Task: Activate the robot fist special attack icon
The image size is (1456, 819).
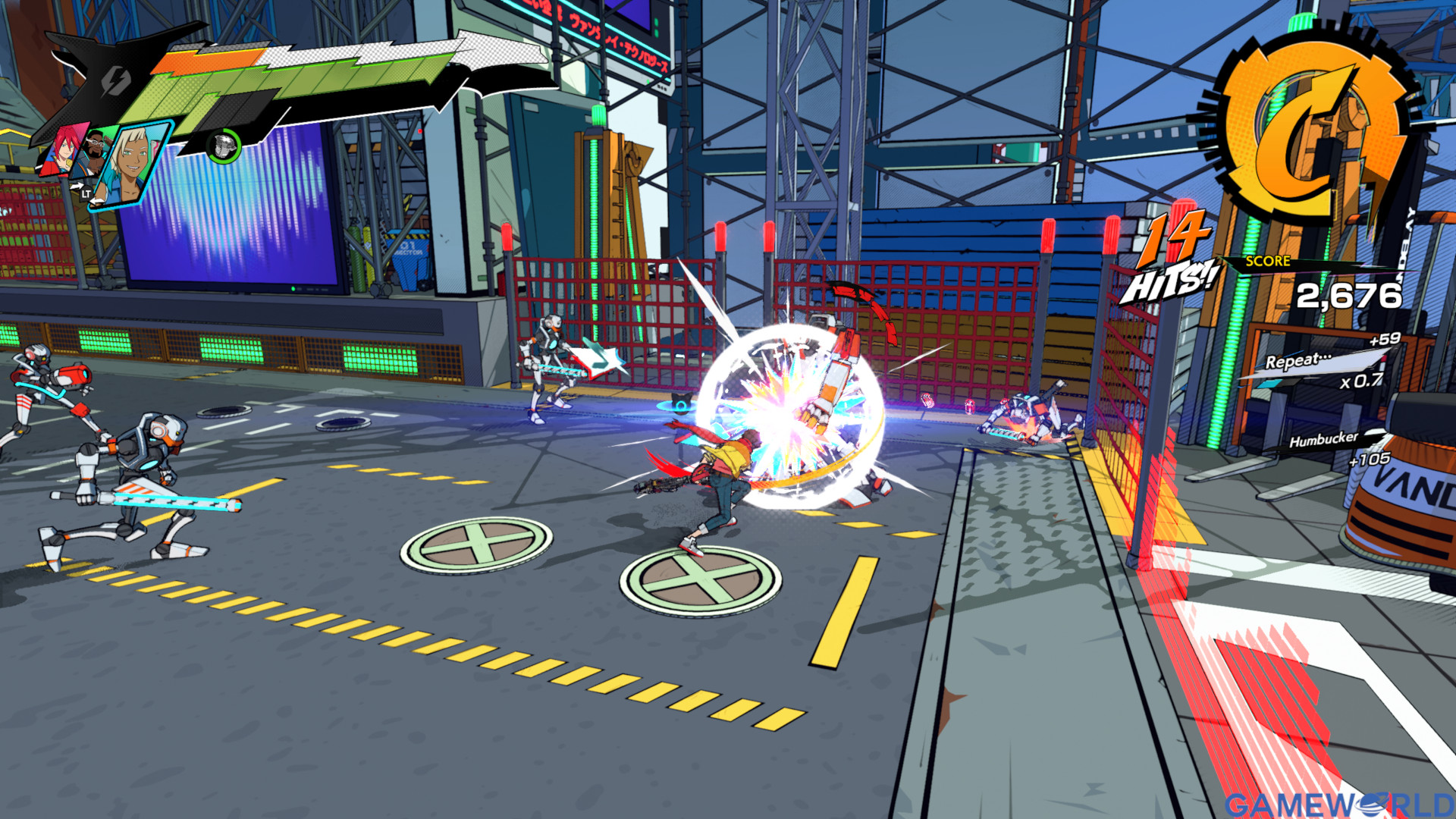Action: [224, 145]
